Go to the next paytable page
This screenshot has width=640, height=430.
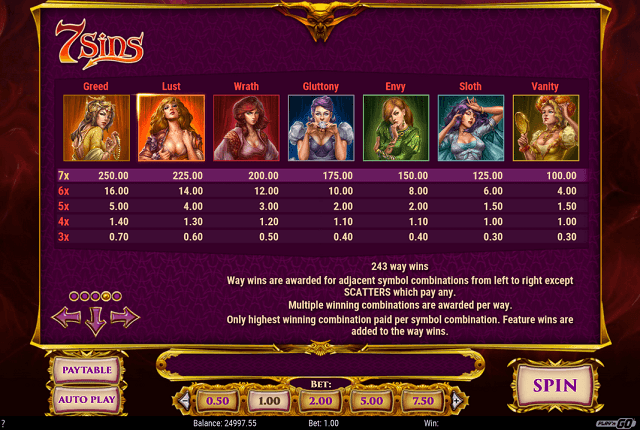pos(125,317)
